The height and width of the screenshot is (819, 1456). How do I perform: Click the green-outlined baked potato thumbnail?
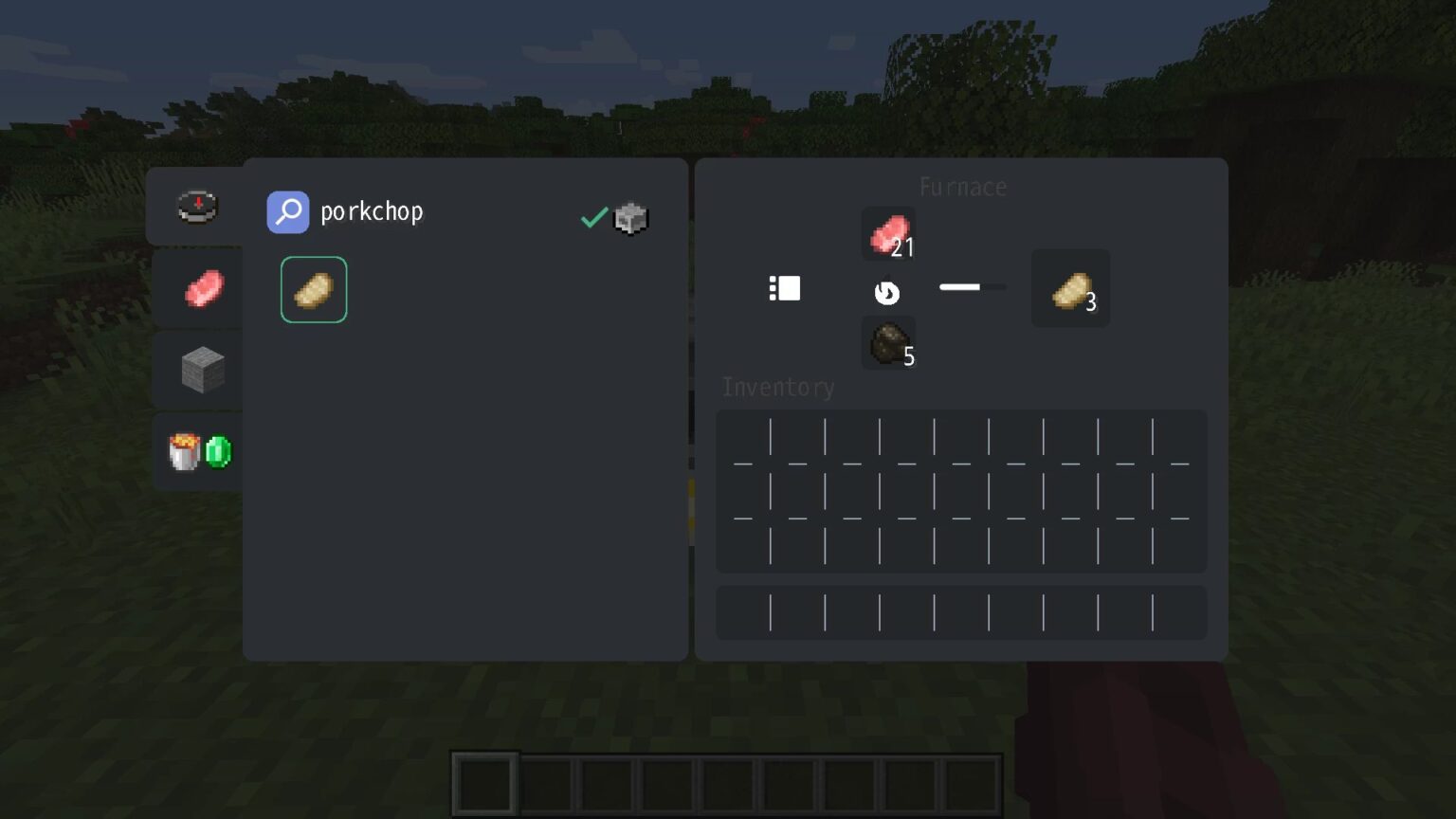pyautogui.click(x=314, y=289)
